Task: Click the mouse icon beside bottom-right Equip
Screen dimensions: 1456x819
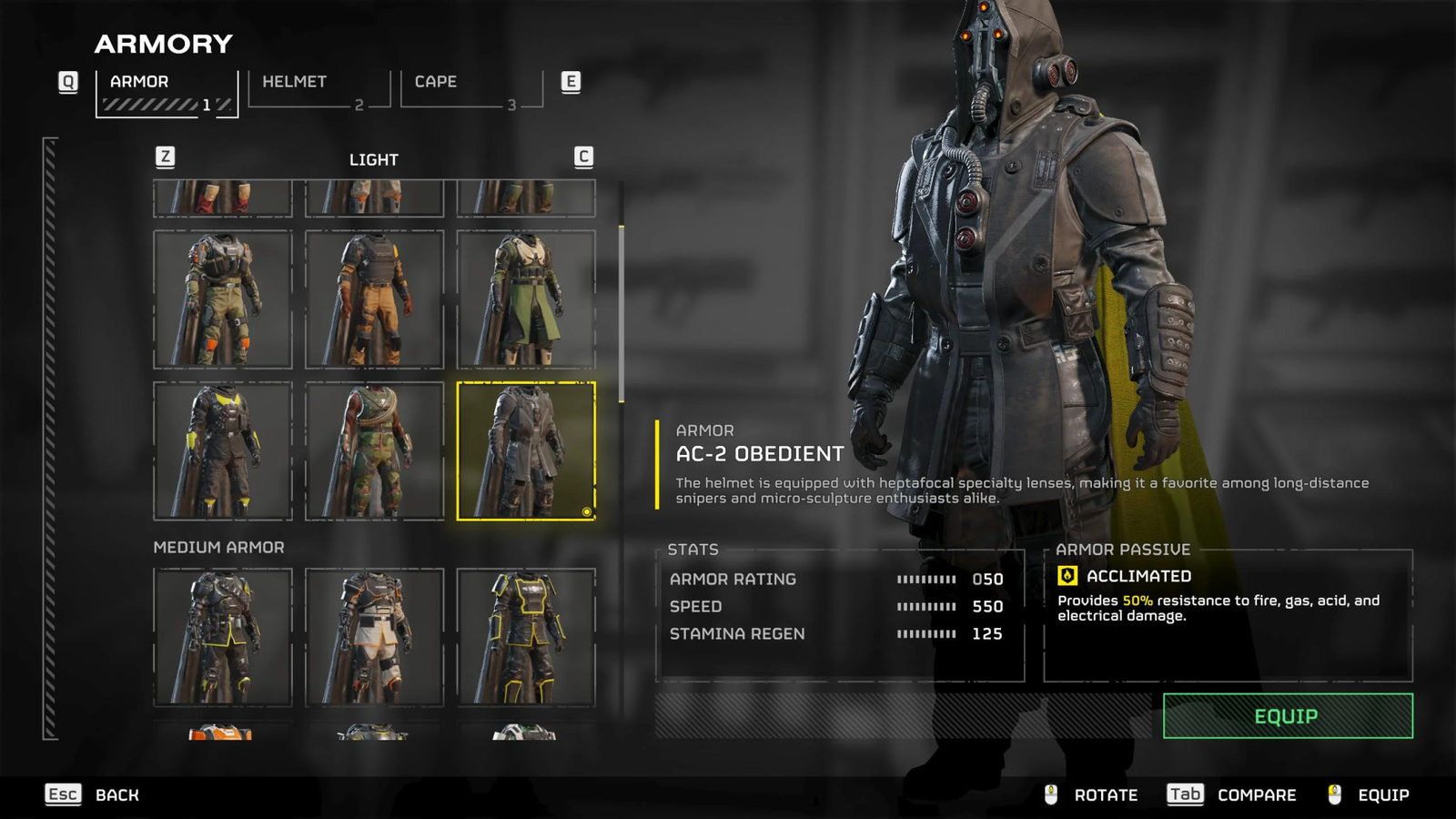Action: click(x=1335, y=794)
